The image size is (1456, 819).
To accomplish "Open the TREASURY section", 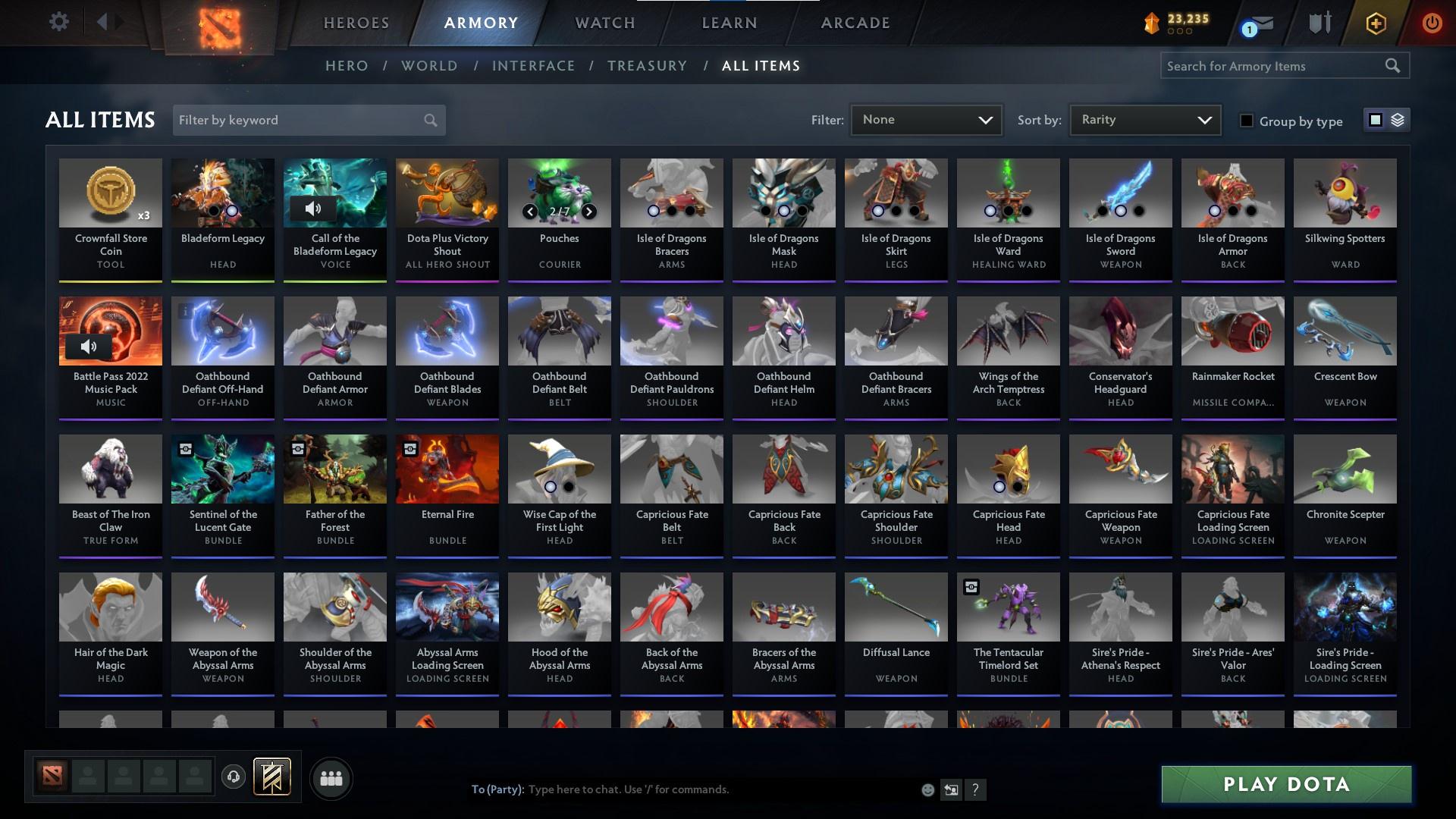I will [x=647, y=66].
